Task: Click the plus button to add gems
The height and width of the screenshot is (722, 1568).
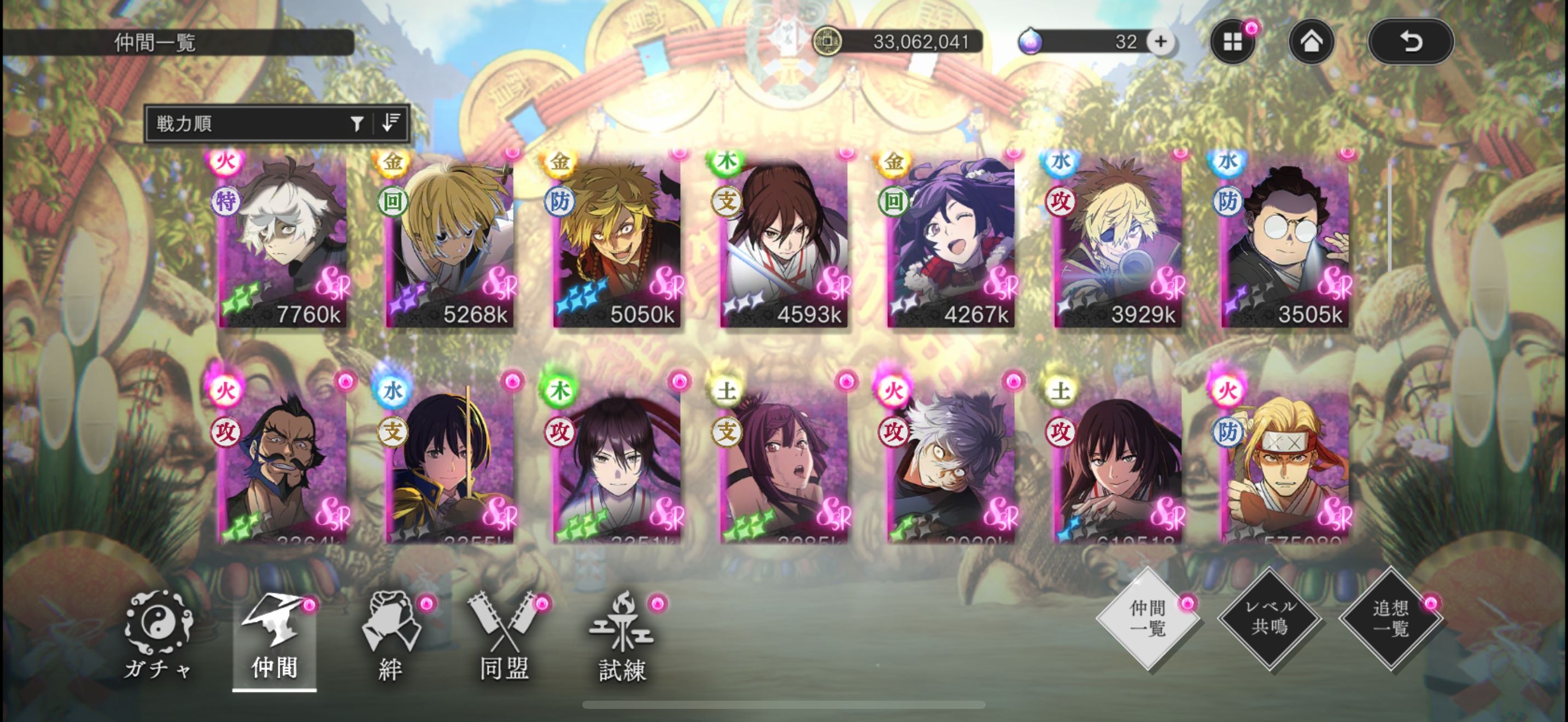Action: 1160,42
